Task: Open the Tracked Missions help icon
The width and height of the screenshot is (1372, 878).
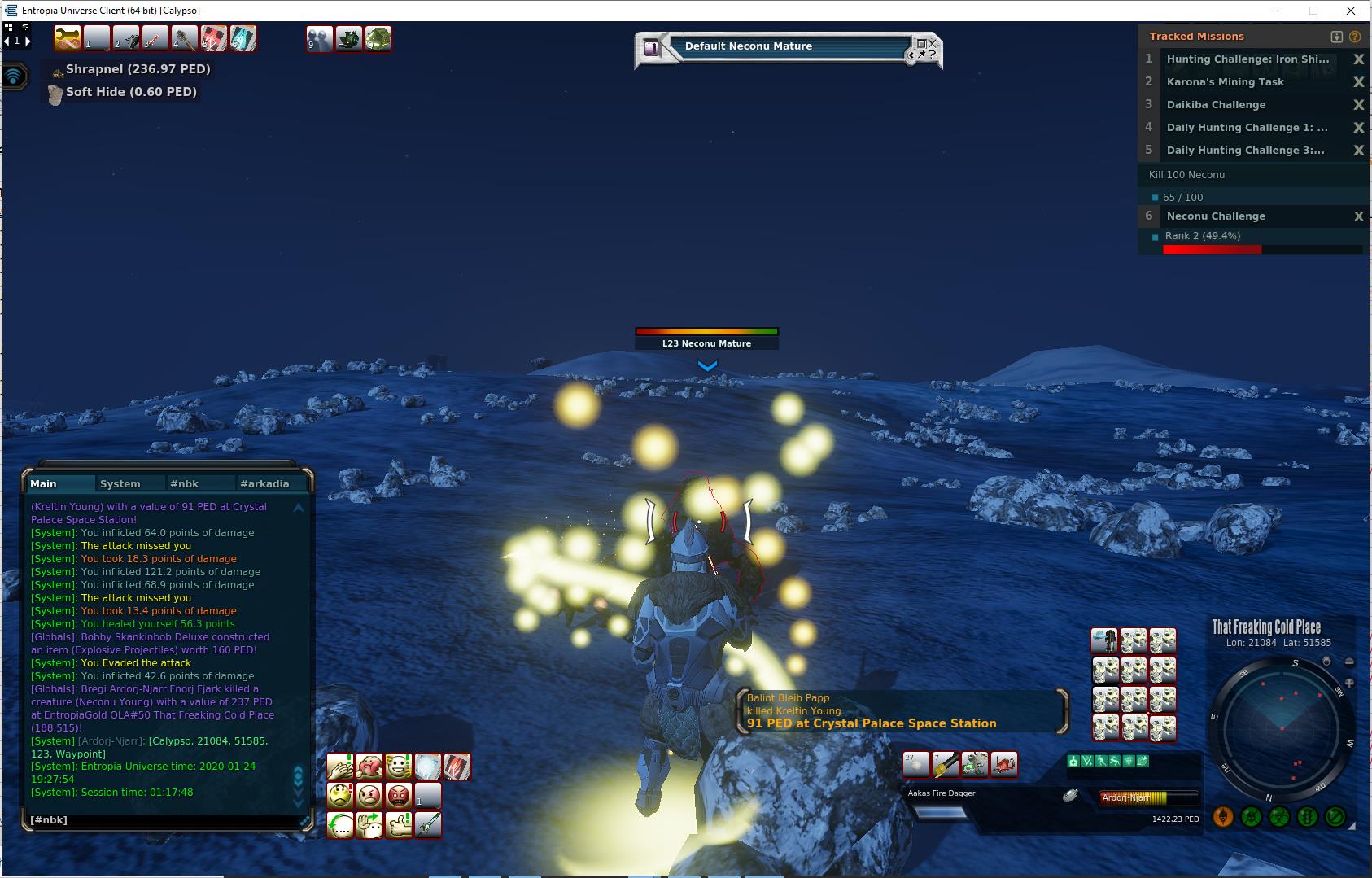Action: (x=1355, y=37)
